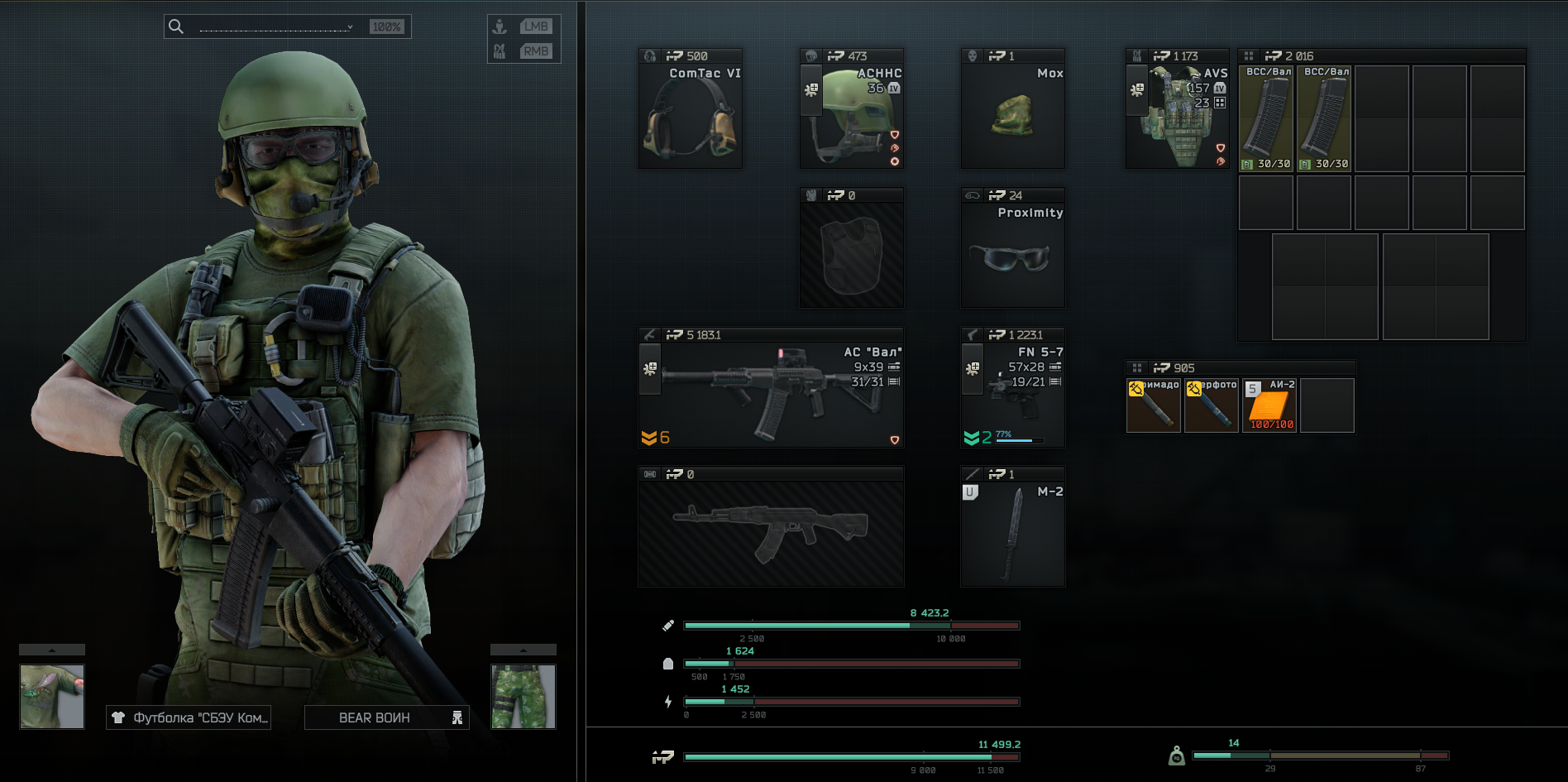Click the green t-shirt clothing thumbnail
This screenshot has width=1568, height=782.
click(52, 697)
